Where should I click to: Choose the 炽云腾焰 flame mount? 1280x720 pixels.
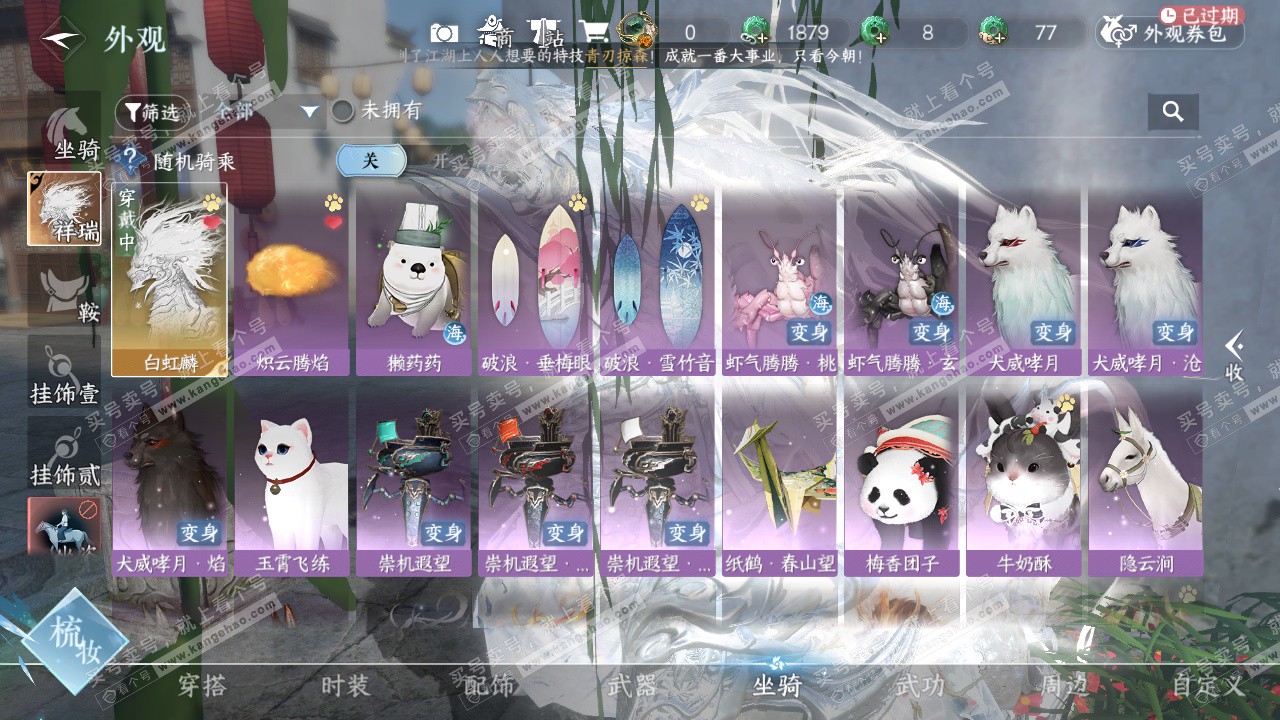coord(292,279)
